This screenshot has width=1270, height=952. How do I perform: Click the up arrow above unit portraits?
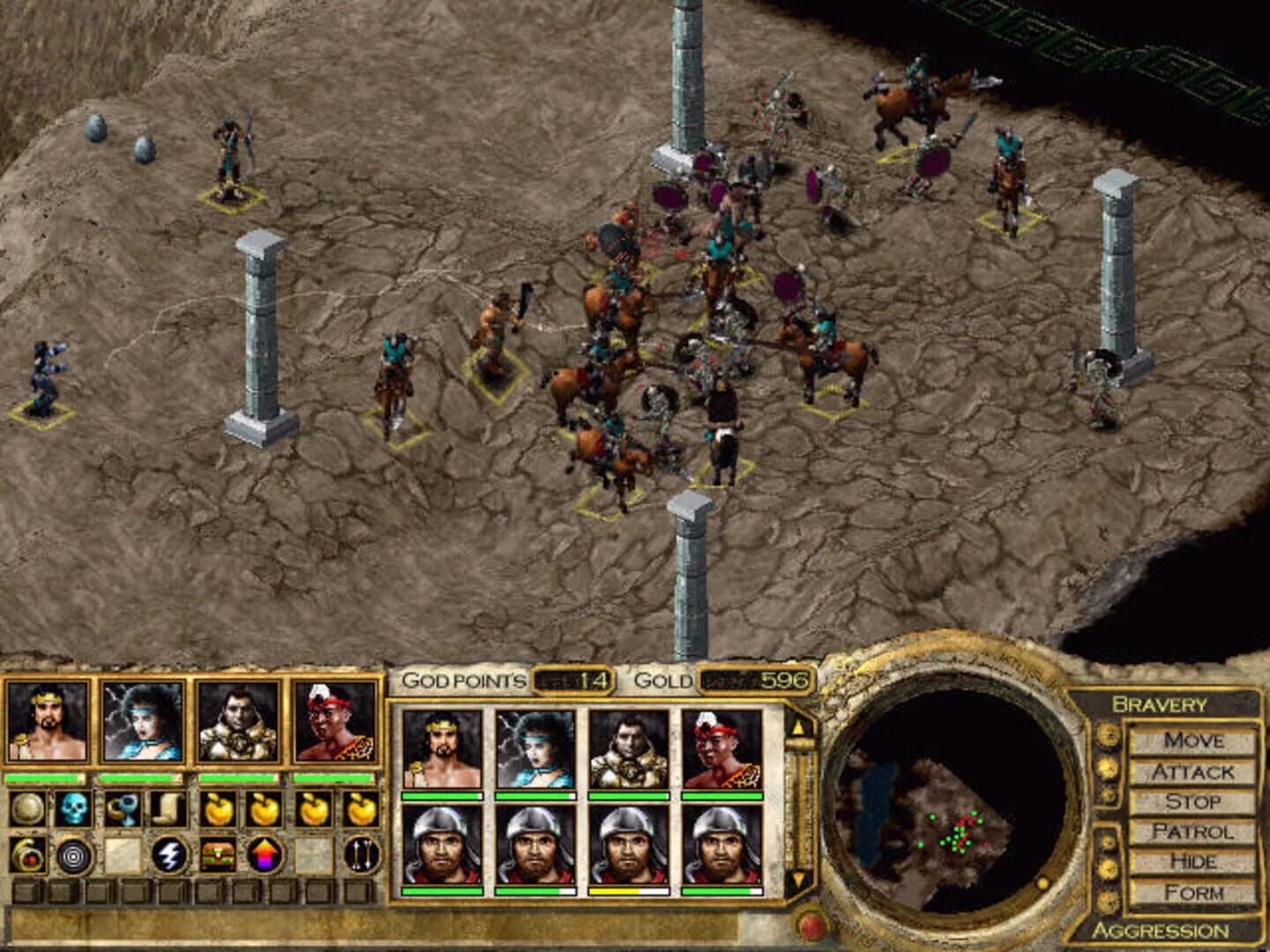(x=801, y=725)
